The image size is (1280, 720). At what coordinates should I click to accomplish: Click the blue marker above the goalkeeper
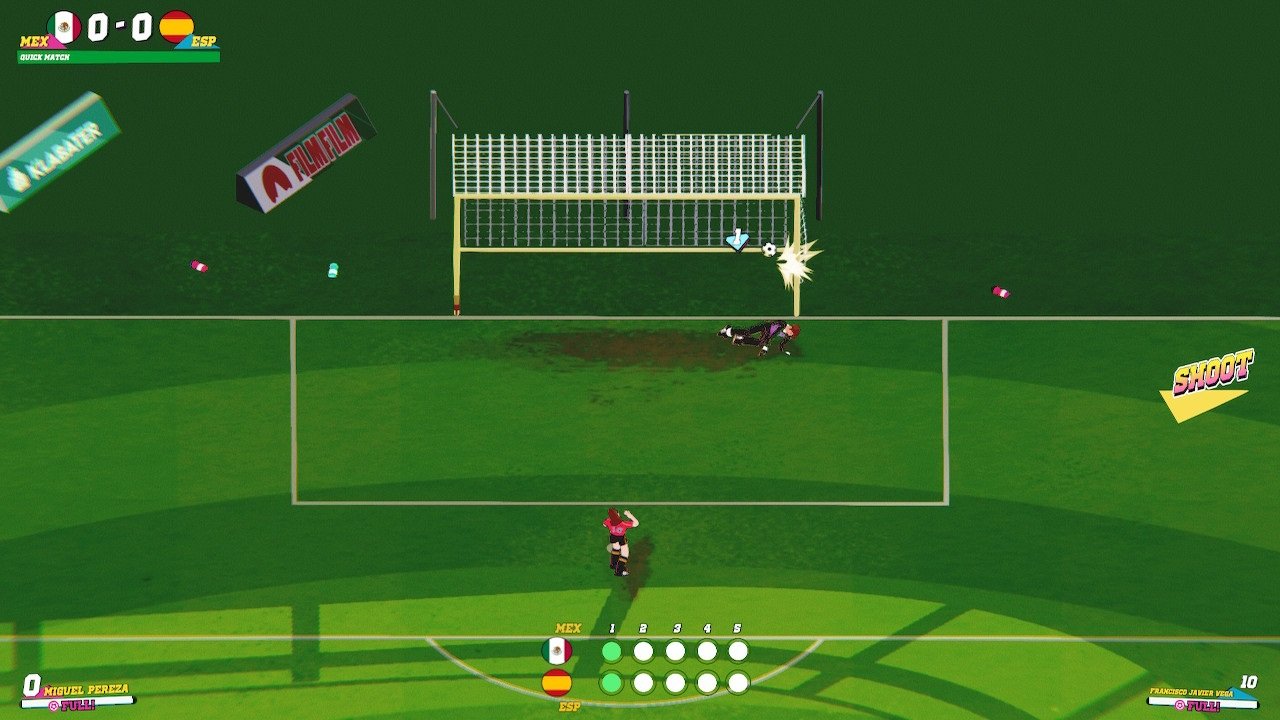click(737, 240)
